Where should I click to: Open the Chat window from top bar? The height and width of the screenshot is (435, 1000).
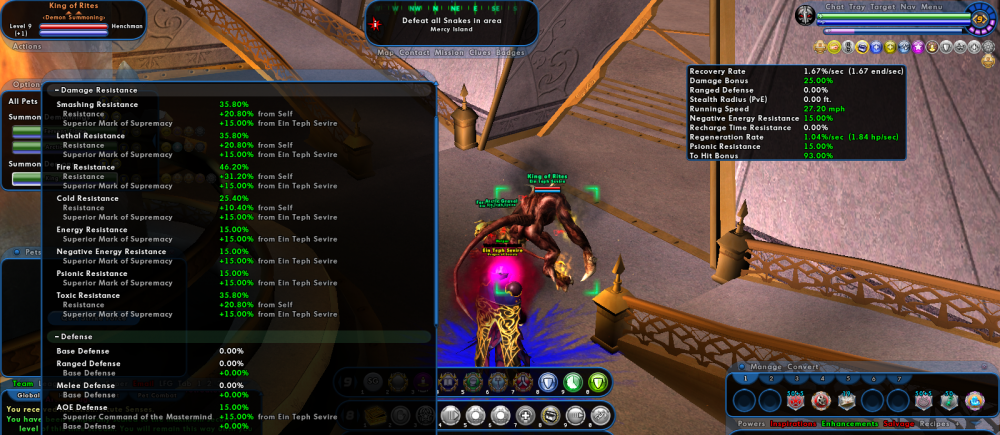click(835, 7)
